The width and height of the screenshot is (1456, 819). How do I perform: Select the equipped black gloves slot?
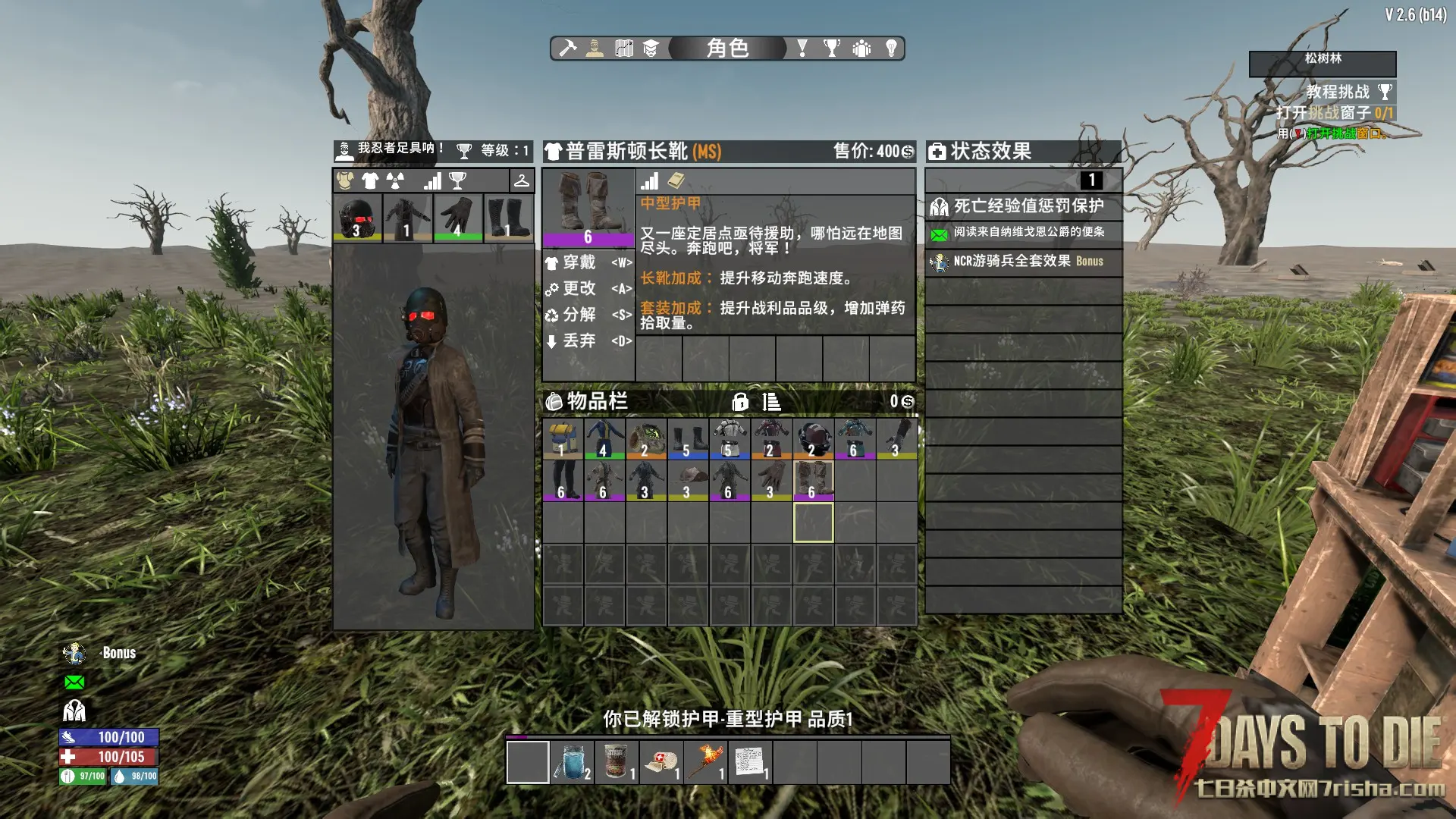tap(457, 218)
